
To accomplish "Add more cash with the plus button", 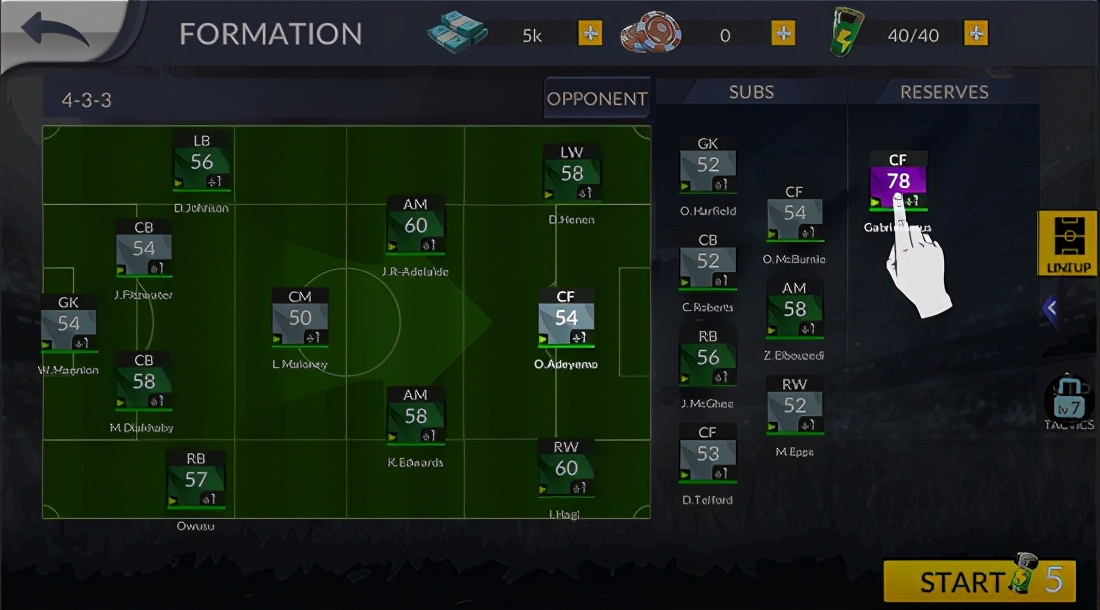I will (x=591, y=34).
